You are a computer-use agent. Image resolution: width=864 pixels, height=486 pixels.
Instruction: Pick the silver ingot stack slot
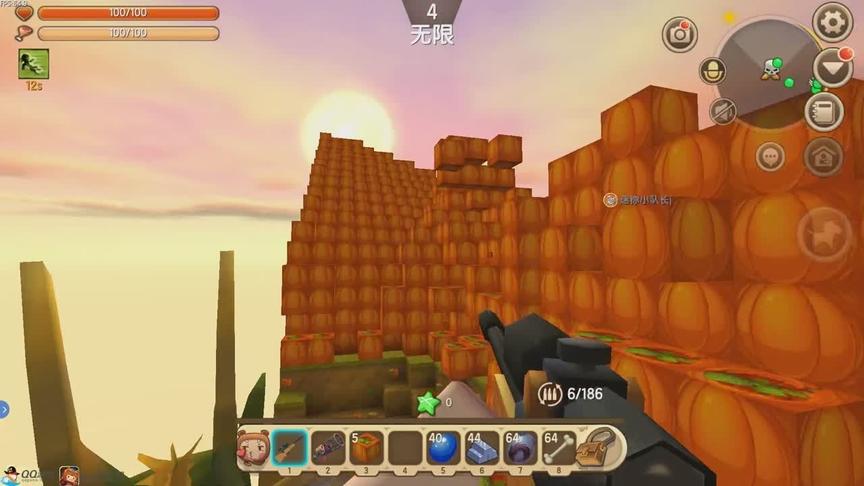(x=482, y=447)
